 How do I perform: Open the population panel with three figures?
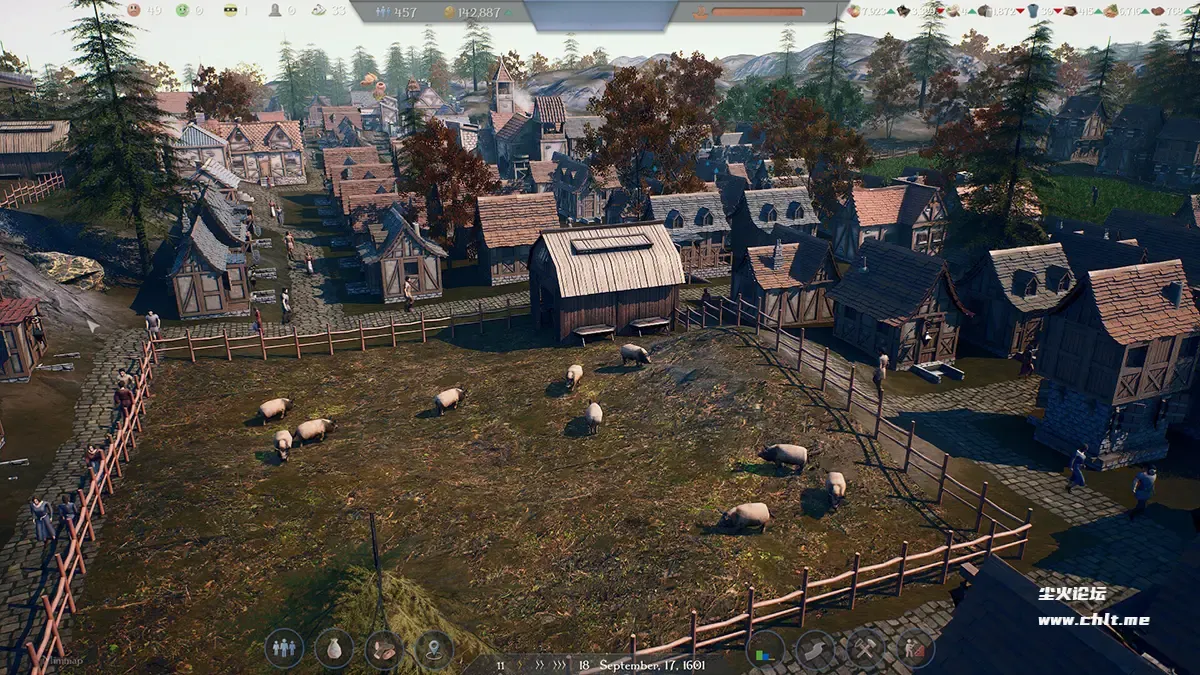[x=284, y=648]
